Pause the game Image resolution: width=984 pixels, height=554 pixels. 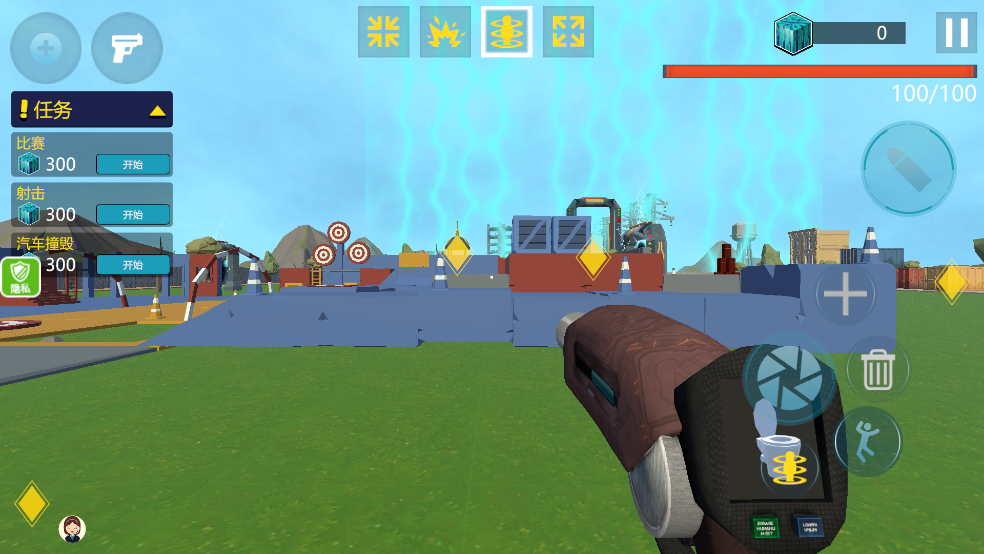click(956, 33)
